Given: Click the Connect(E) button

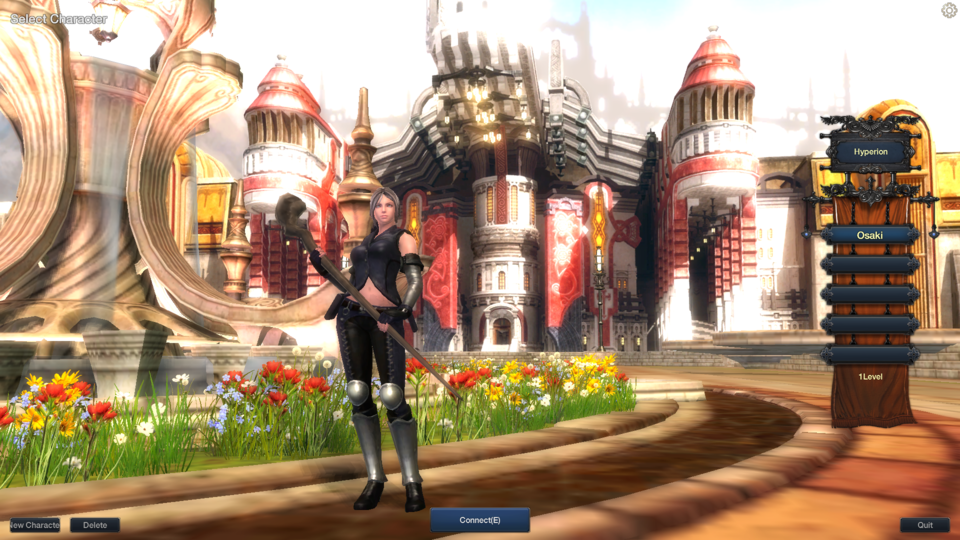Looking at the screenshot, I should (480, 520).
